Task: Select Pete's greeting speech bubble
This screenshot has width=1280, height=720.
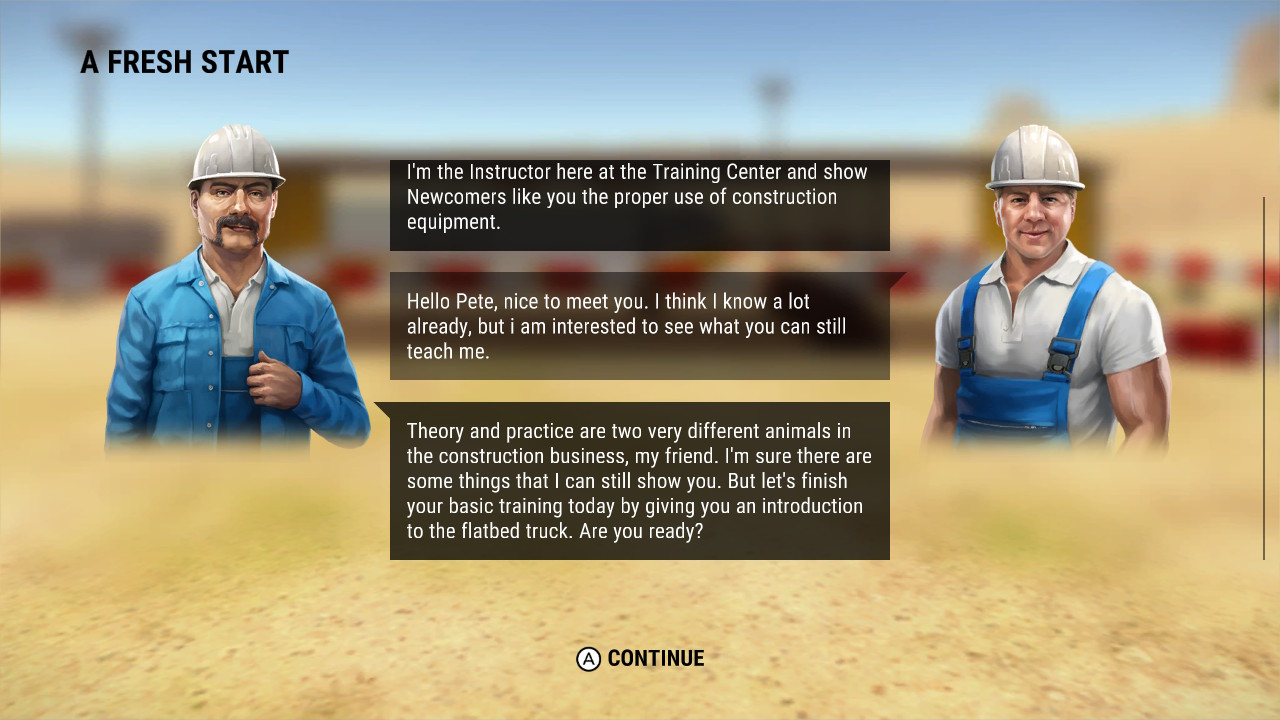Action: (639, 326)
